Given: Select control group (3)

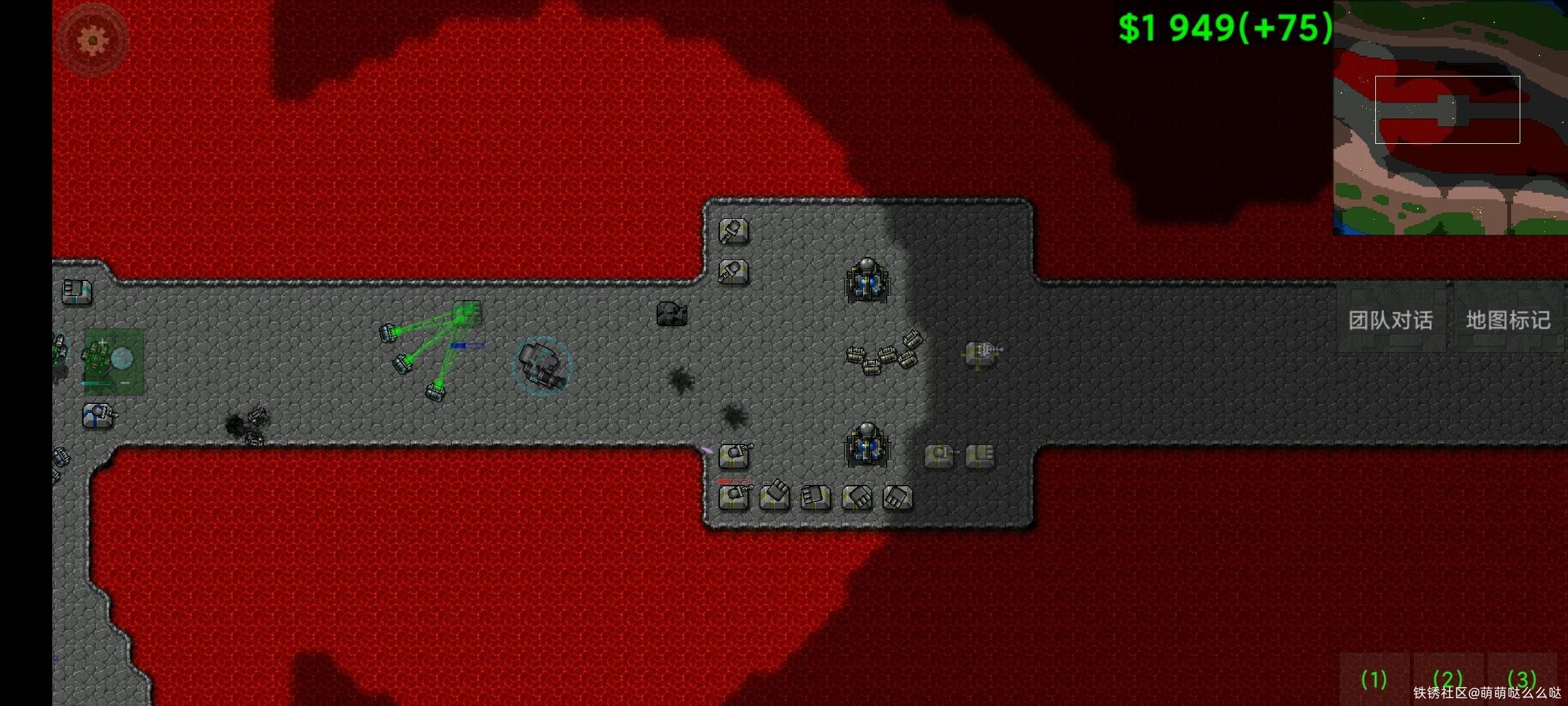Looking at the screenshot, I should coord(1522,680).
